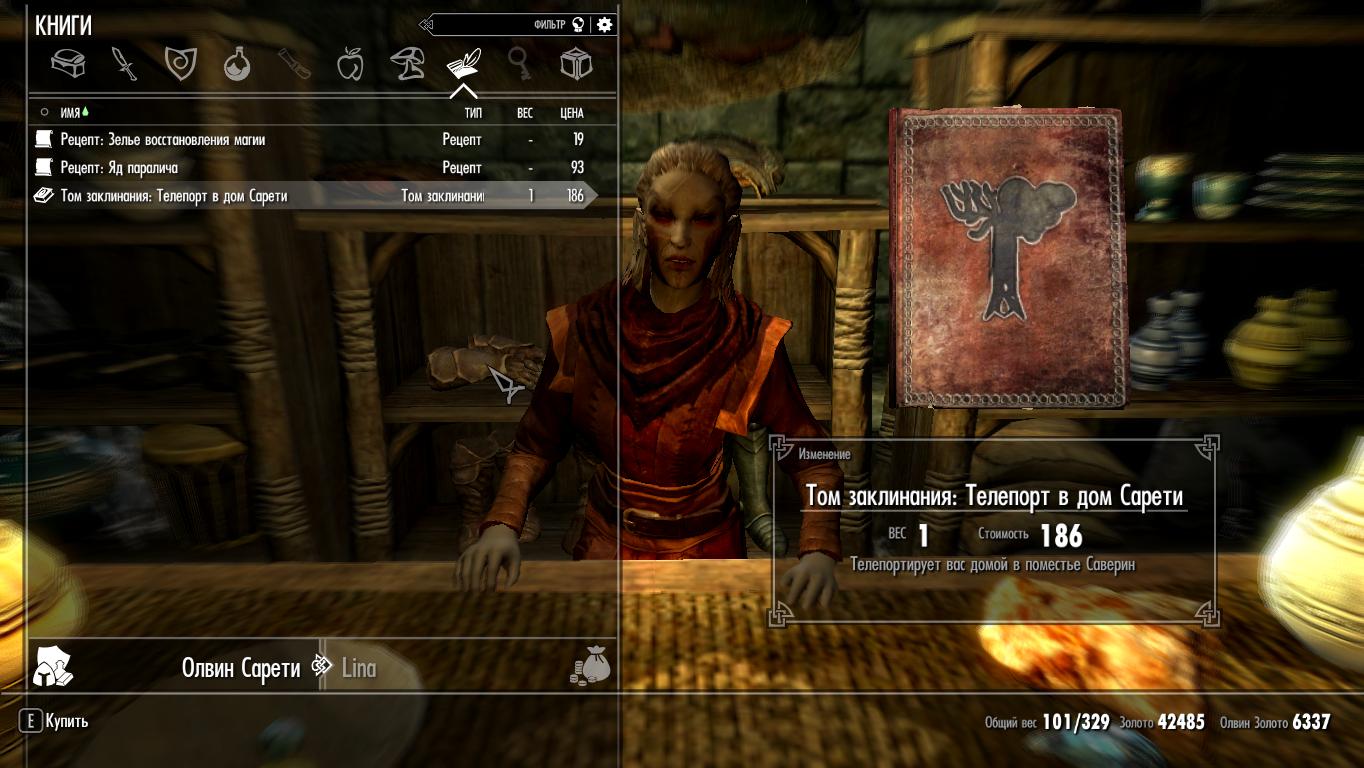Select the books quill category
1364x768 pixels.
463,64
